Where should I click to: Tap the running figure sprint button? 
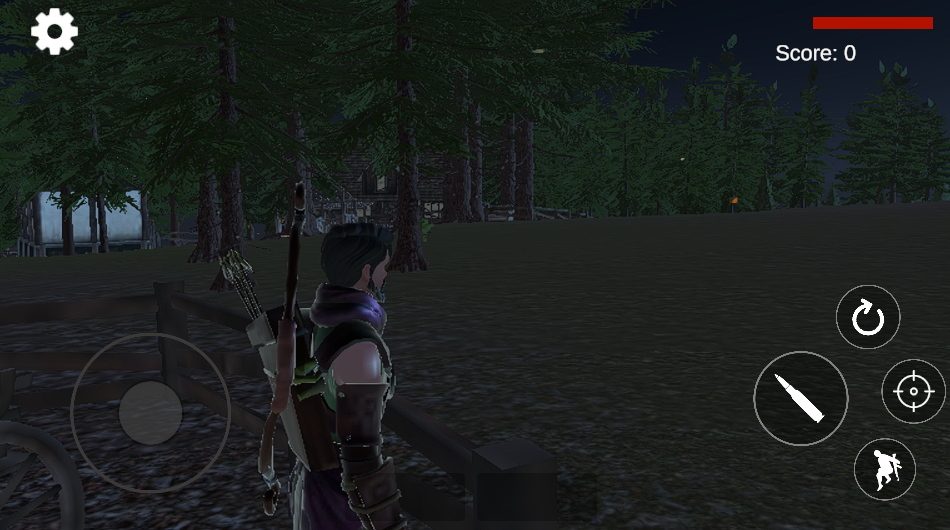tap(884, 469)
